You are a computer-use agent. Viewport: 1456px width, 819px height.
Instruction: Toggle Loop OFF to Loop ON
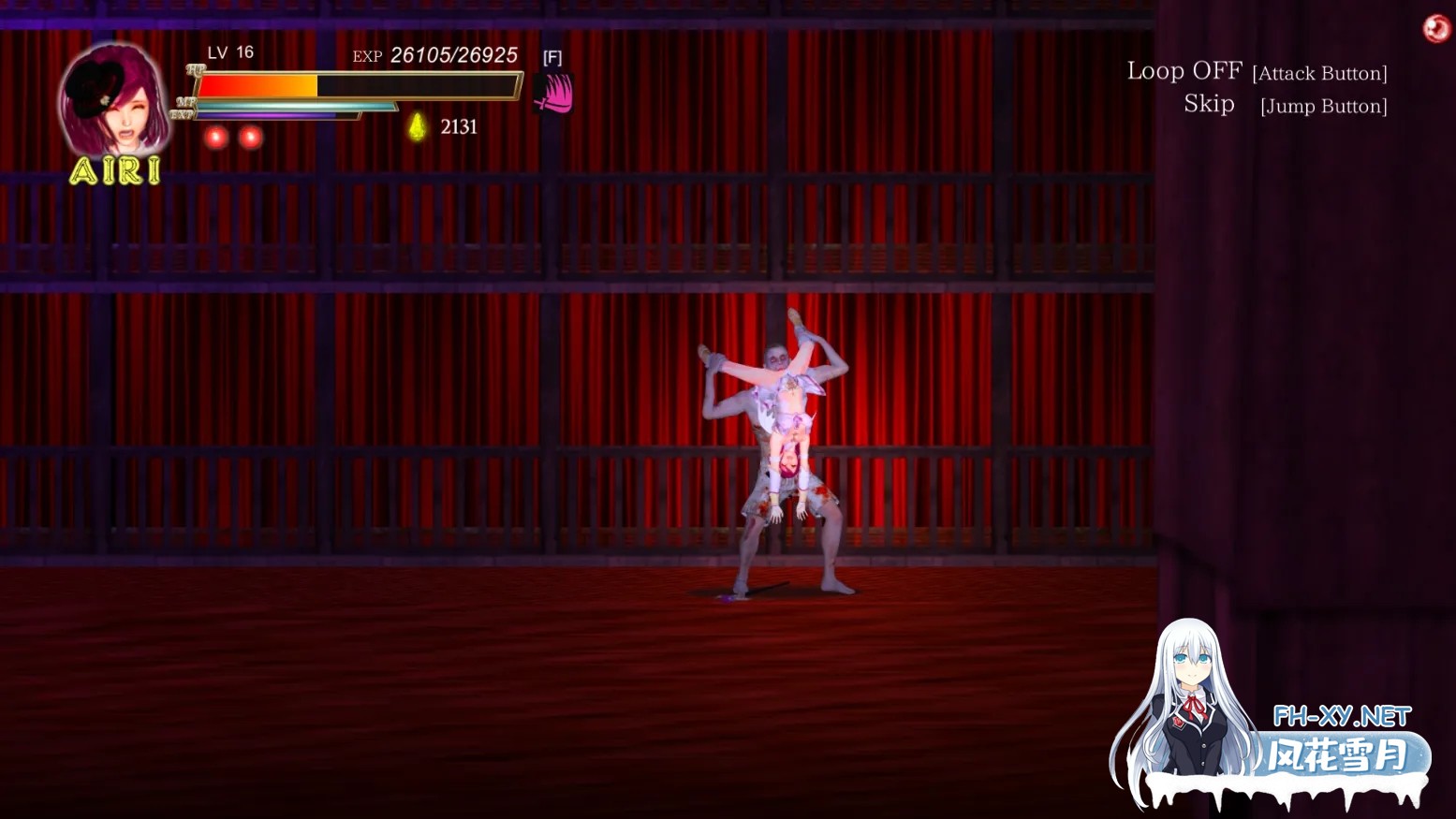click(1184, 69)
